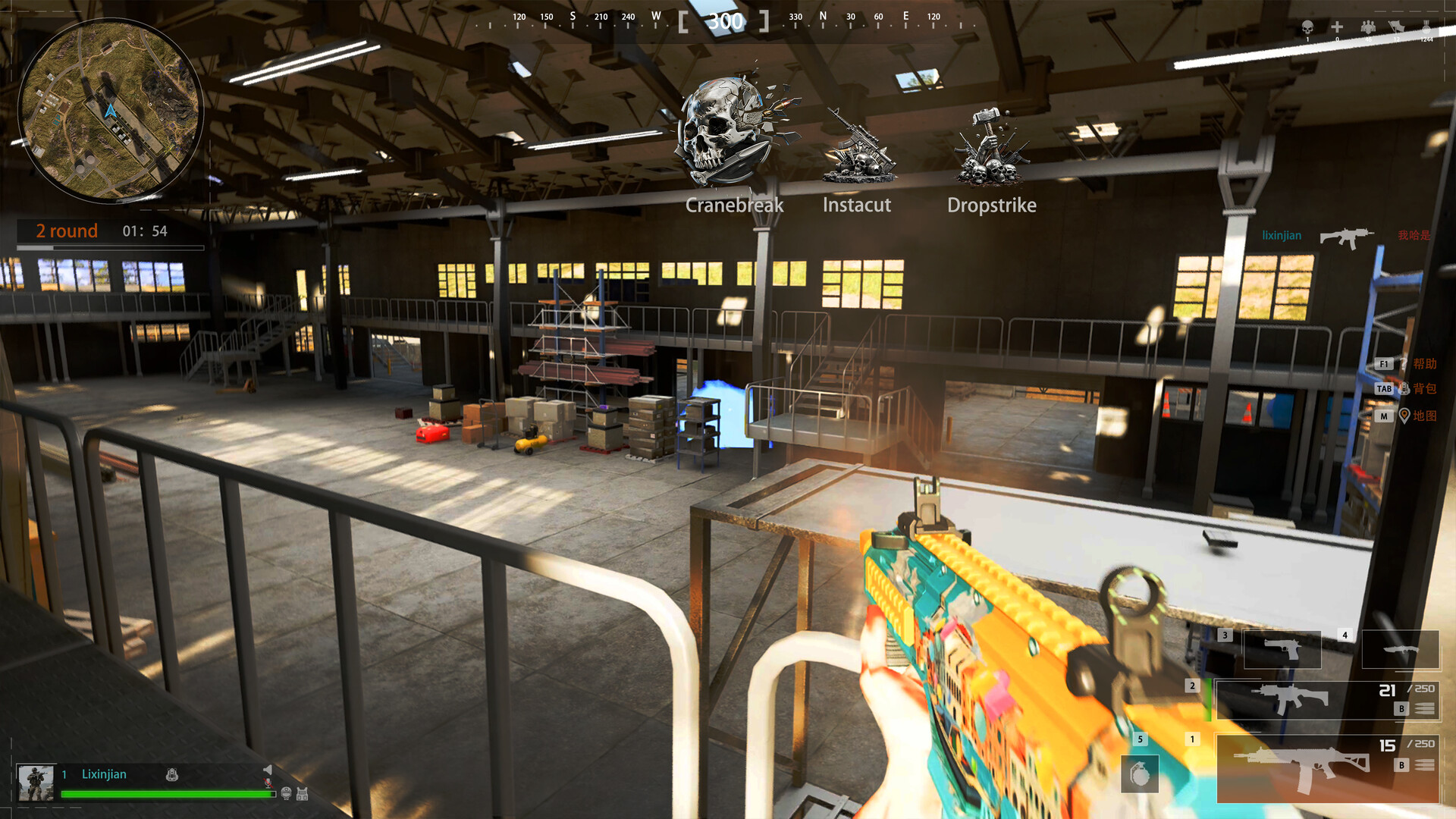Click the skull kill-count icon
The width and height of the screenshot is (1456, 819).
pyautogui.click(x=1307, y=28)
